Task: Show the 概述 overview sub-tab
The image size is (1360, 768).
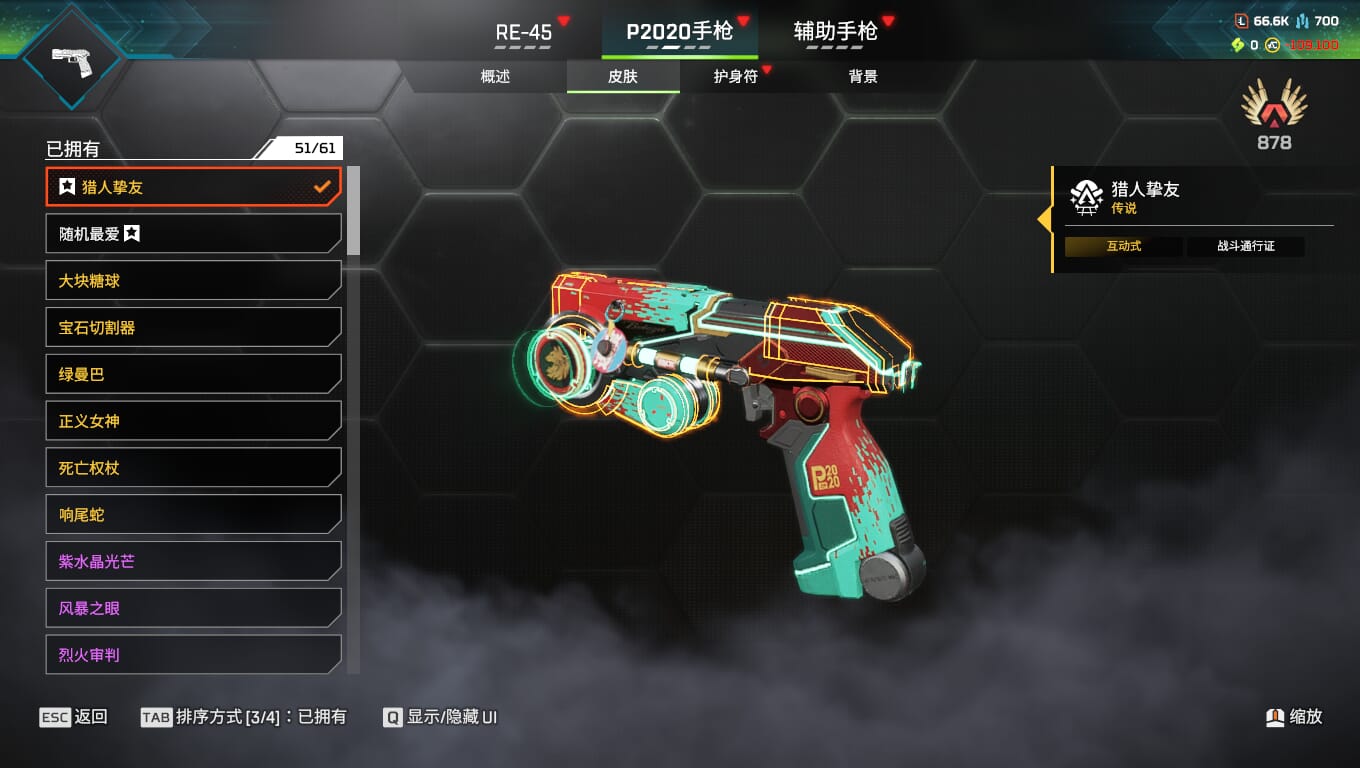Action: click(495, 77)
